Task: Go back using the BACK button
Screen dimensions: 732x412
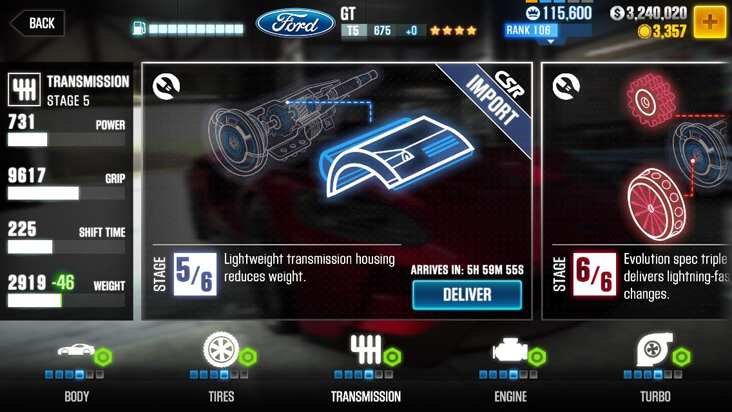Action: click(x=37, y=23)
